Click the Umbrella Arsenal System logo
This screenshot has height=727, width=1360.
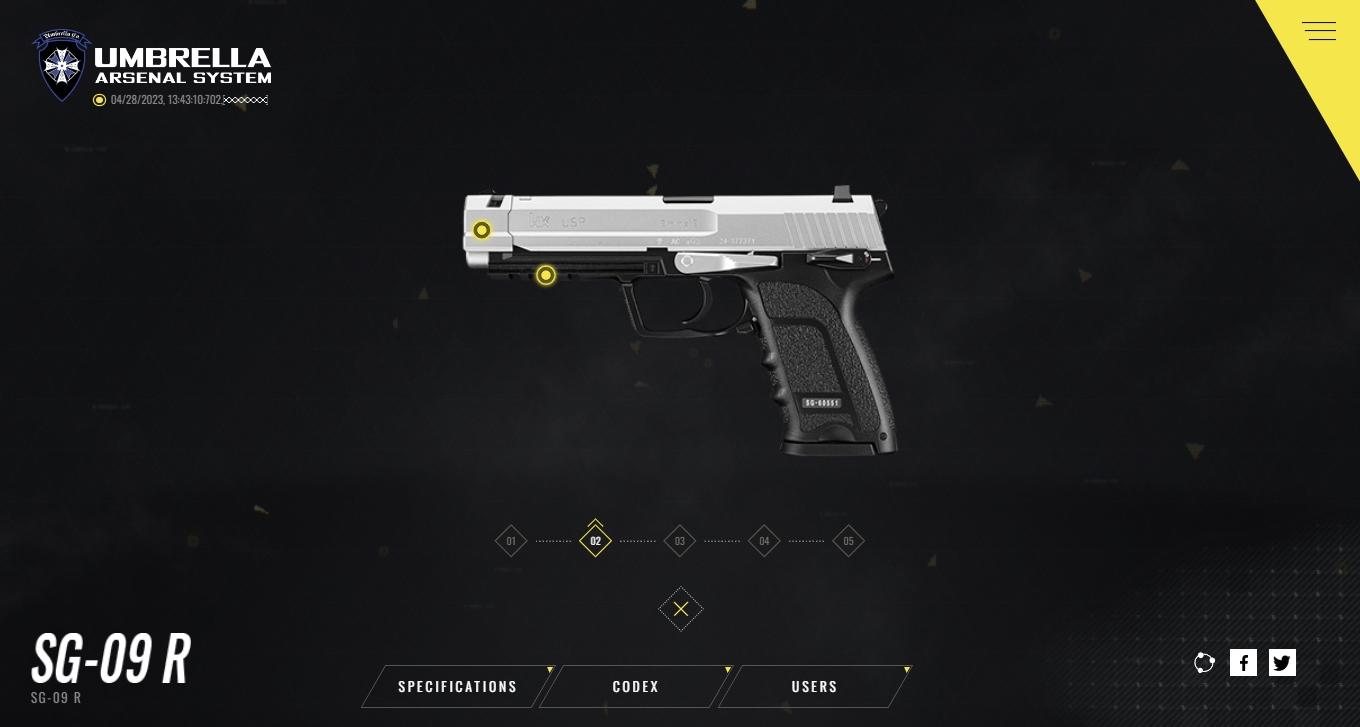pyautogui.click(x=152, y=66)
